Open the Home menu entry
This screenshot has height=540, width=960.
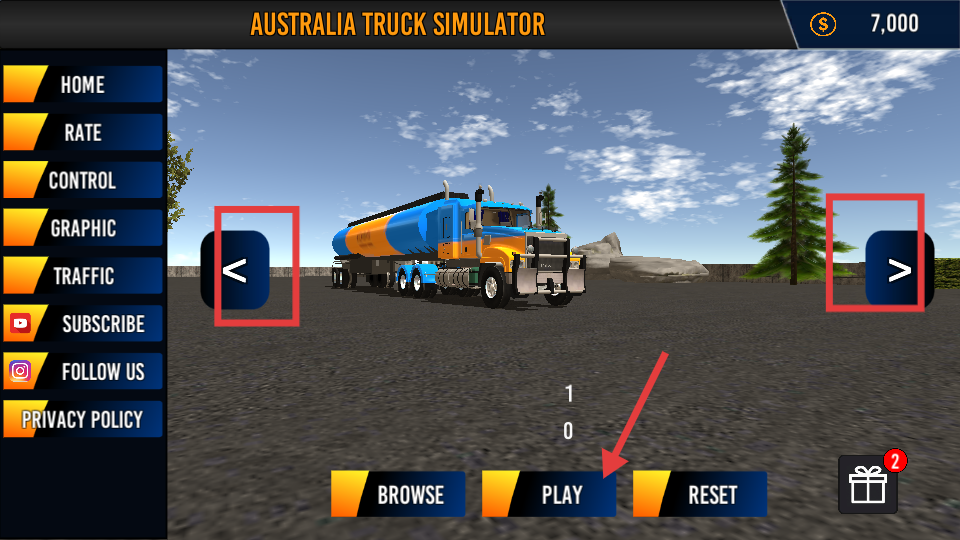pos(82,85)
